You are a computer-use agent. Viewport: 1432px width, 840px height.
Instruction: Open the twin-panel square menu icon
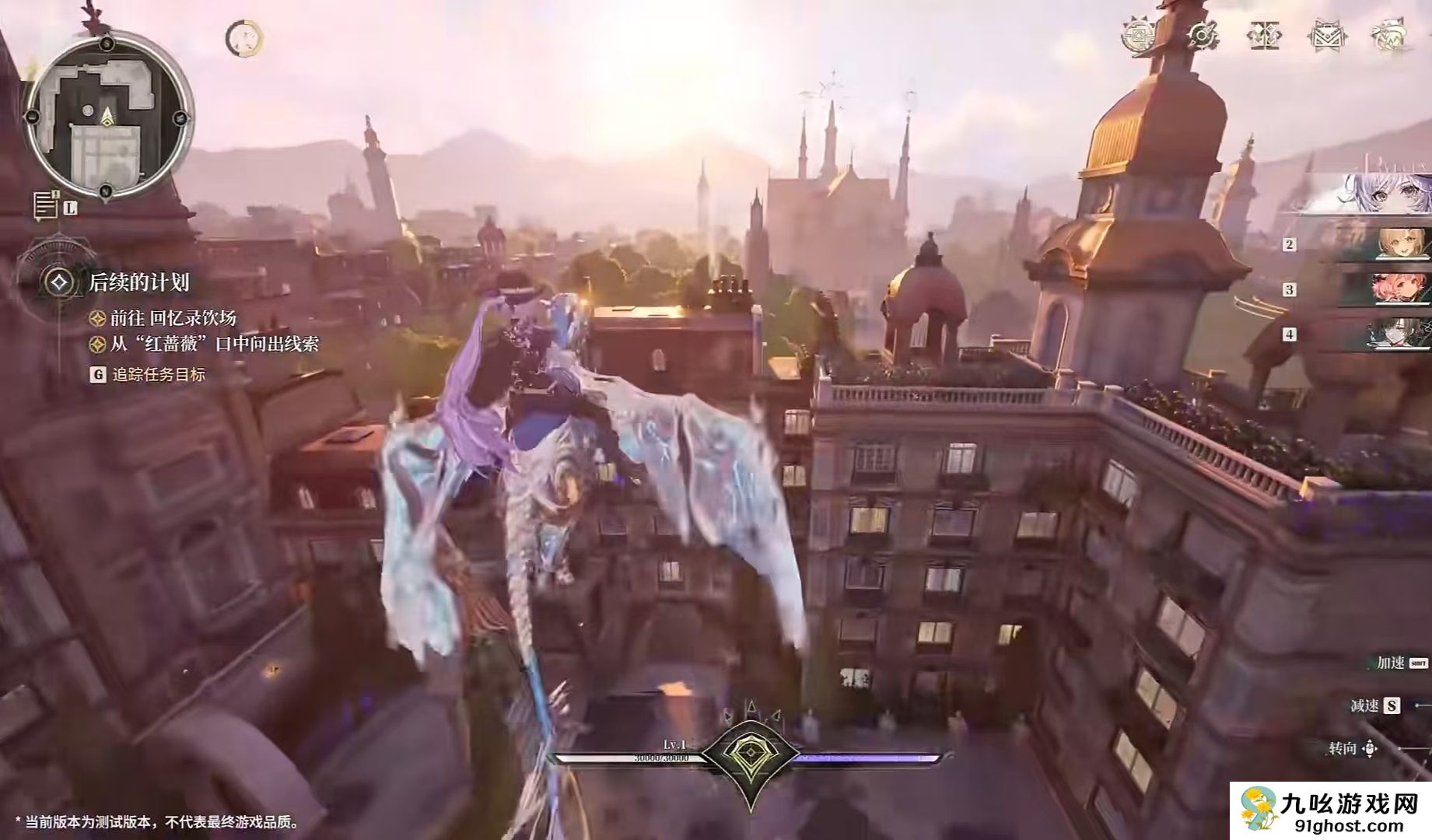(x=1263, y=36)
